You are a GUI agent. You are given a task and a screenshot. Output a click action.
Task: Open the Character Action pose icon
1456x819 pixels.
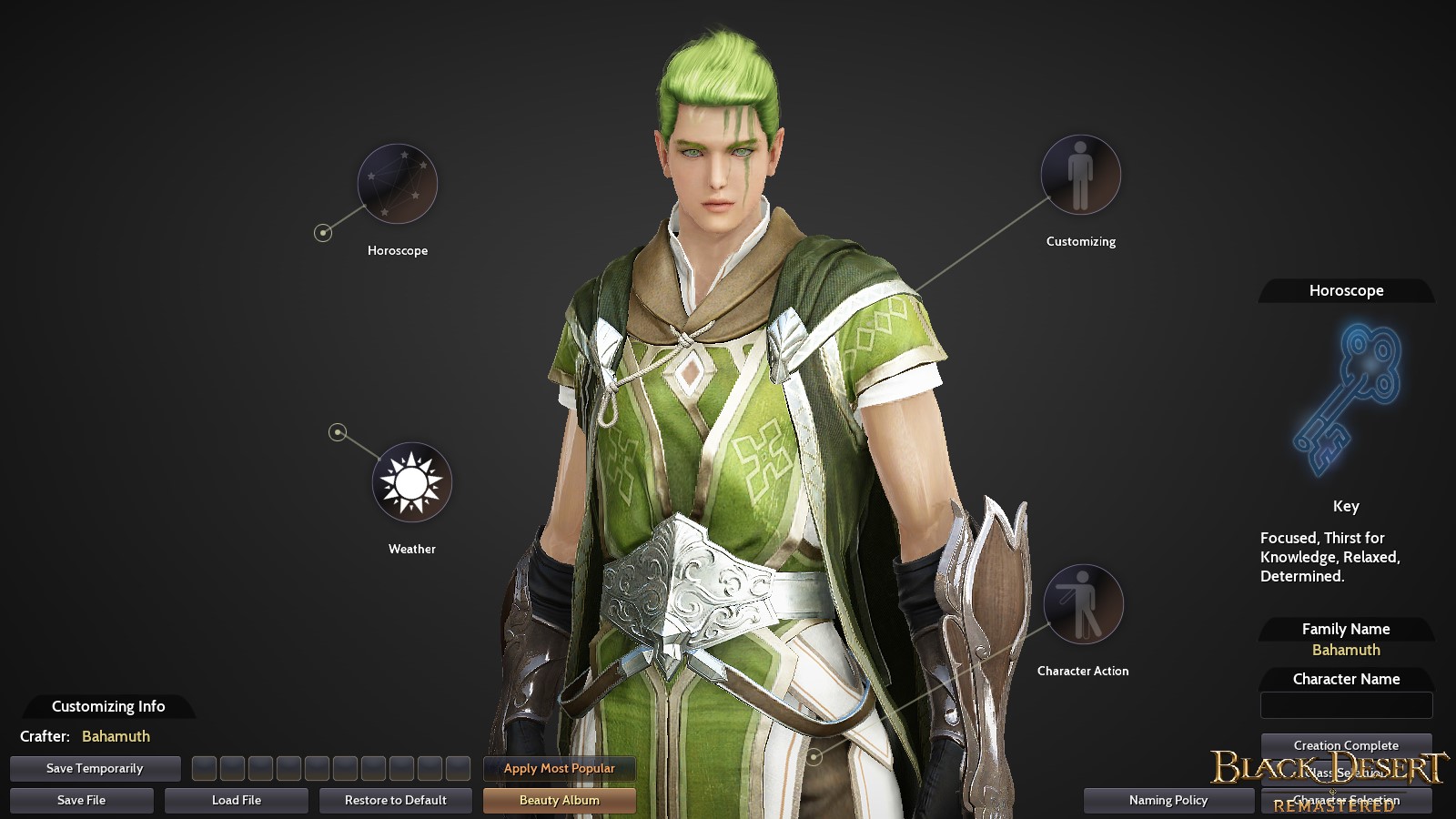point(1083,606)
